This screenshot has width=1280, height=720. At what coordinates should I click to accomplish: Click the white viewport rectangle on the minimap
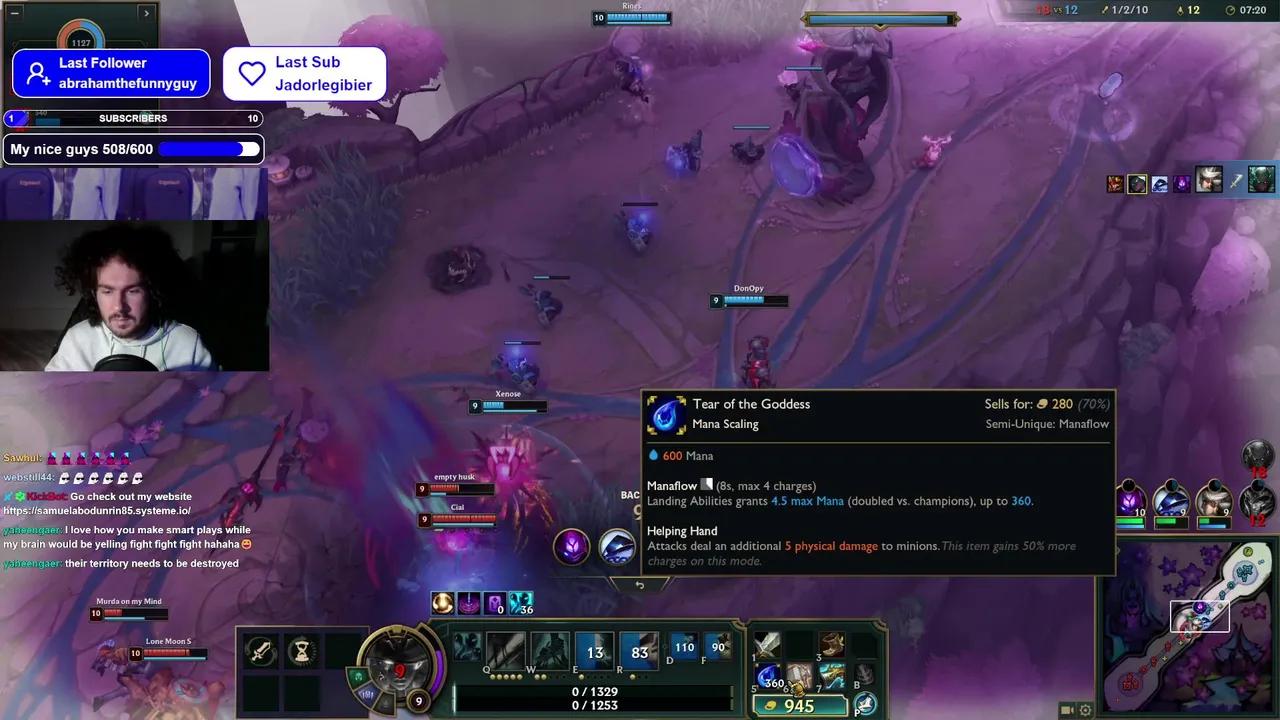1201,616
